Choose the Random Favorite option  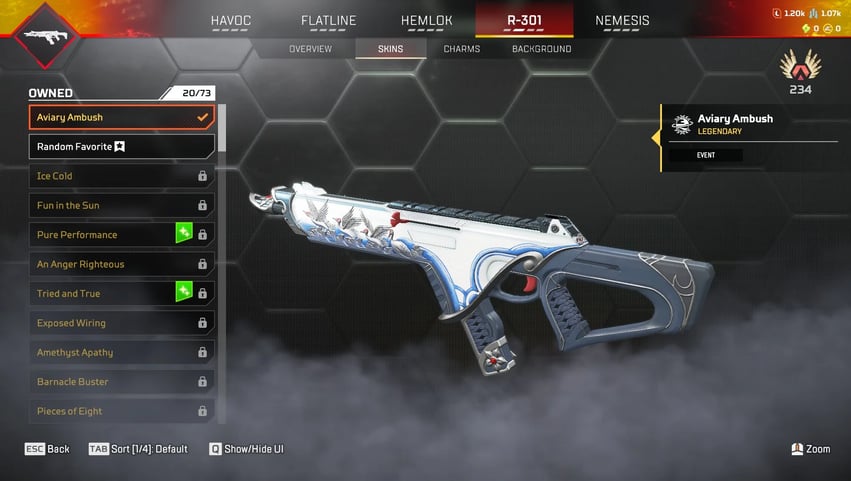(x=121, y=147)
